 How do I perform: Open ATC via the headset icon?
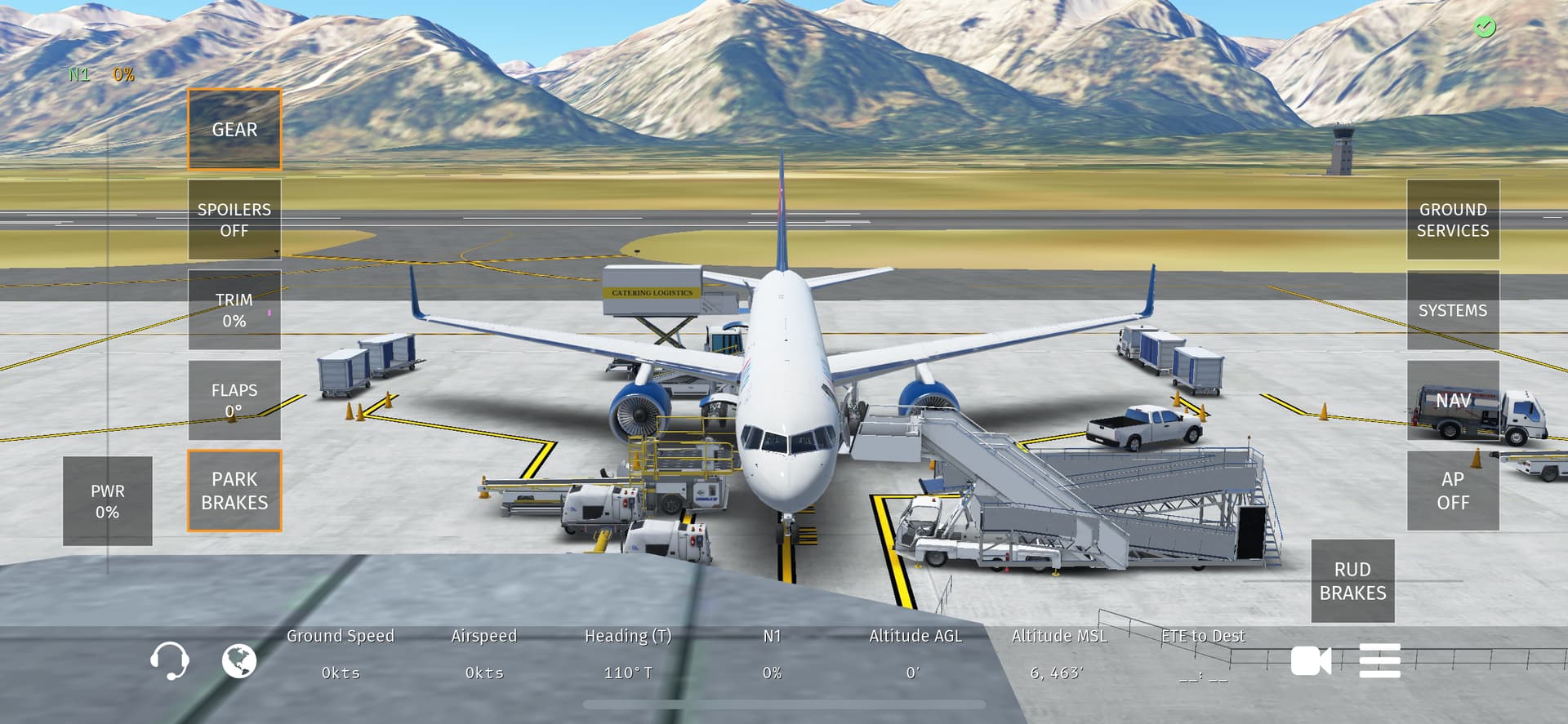(x=170, y=660)
